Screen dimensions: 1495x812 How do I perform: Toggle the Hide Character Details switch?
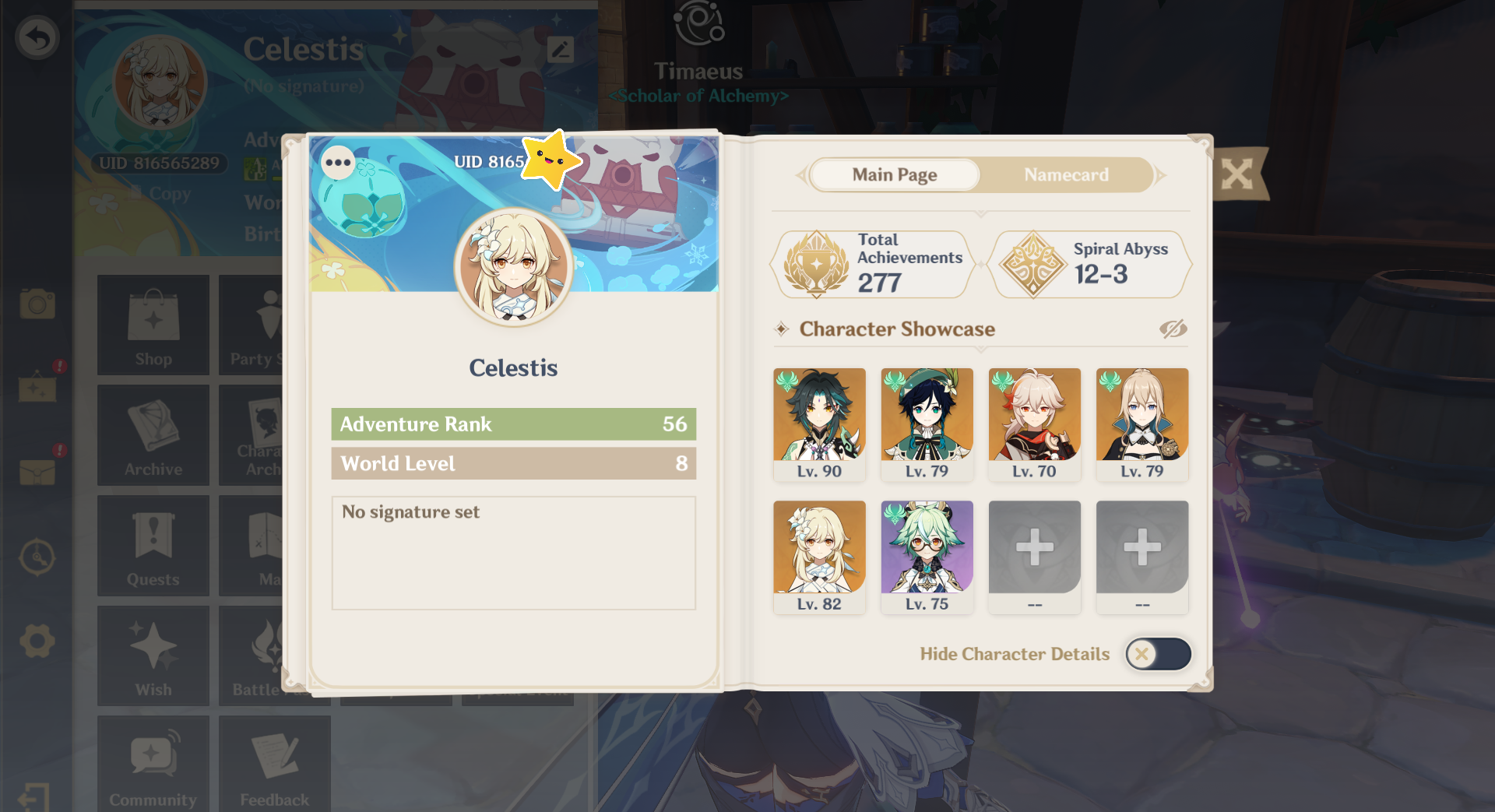tap(1158, 654)
